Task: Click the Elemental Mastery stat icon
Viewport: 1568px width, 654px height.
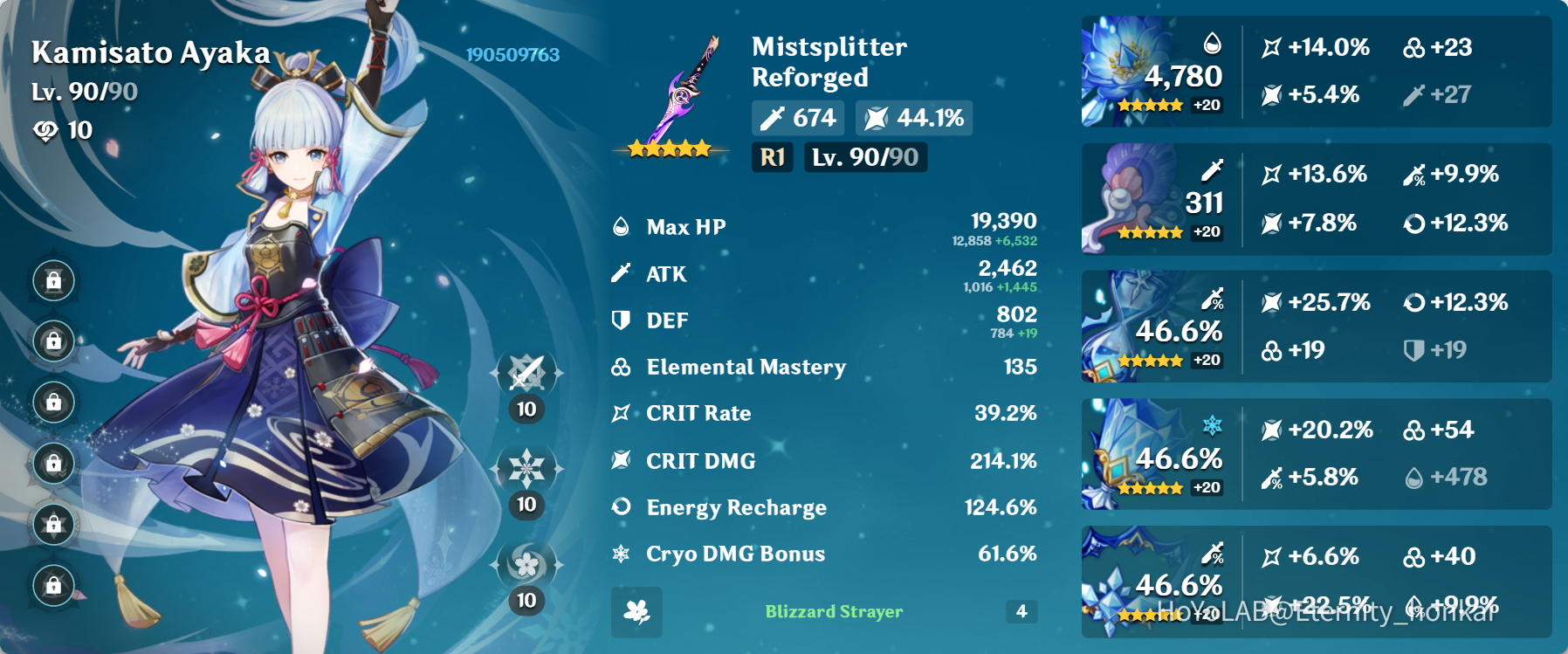Action: [619, 367]
